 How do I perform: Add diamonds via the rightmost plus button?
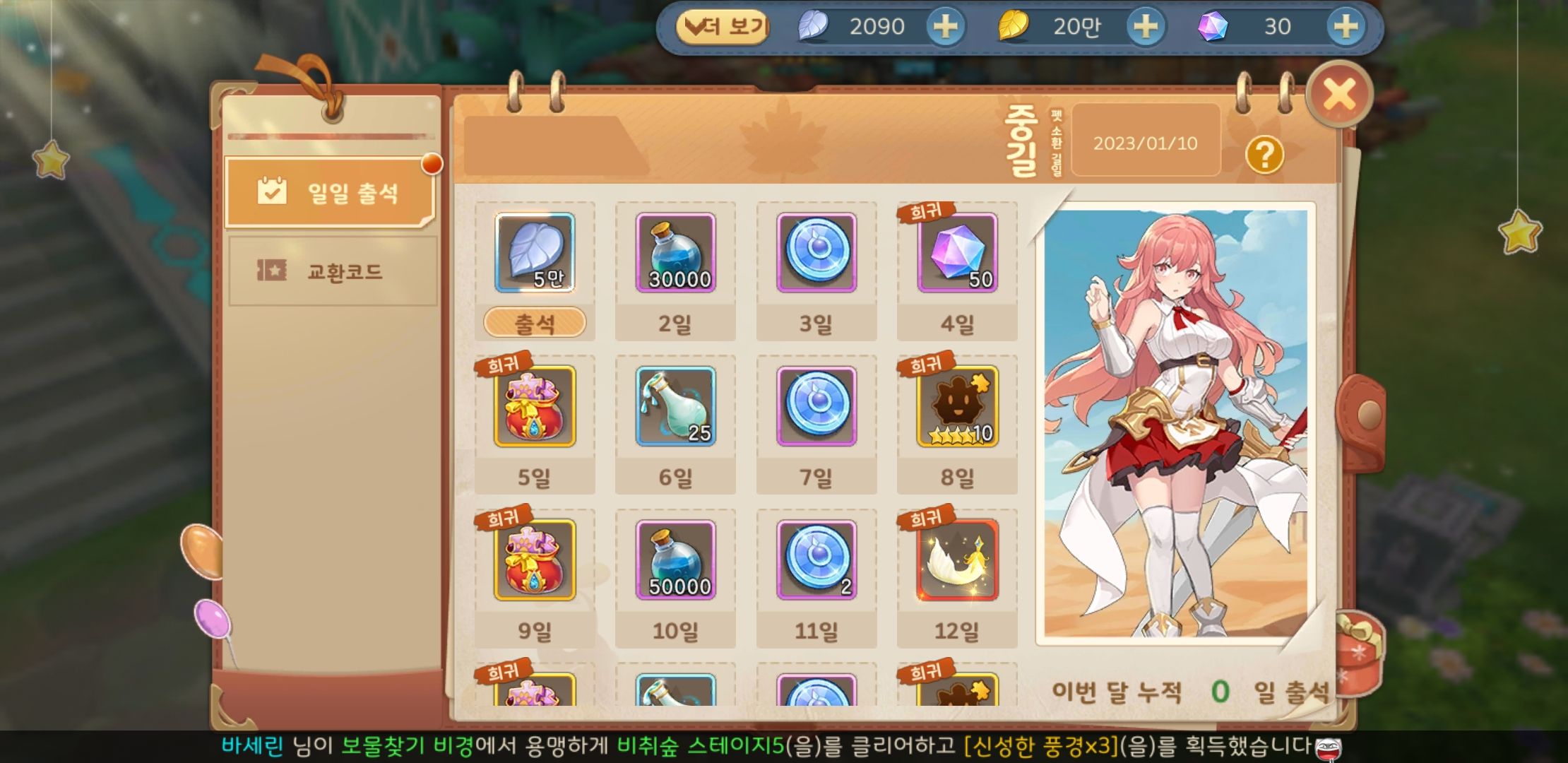(x=1346, y=27)
